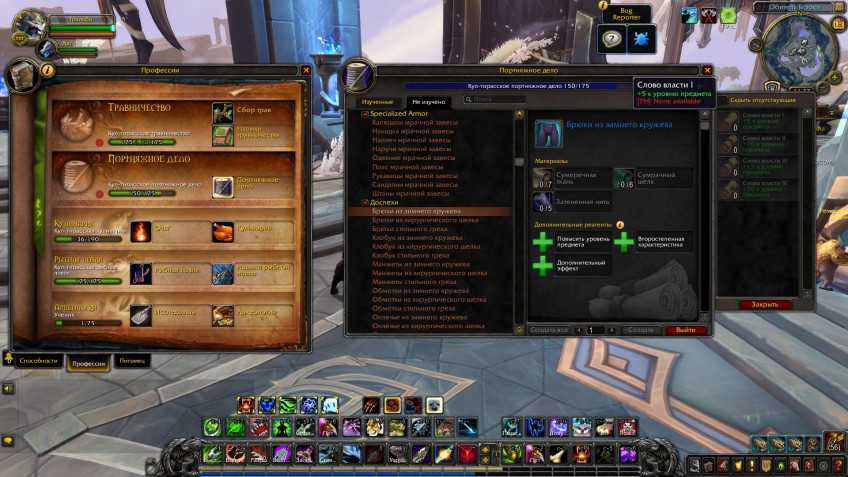Image resolution: width=848 pixels, height=477 pixels.
Task: Switch to the Не изучено recipes tab
Action: [427, 103]
